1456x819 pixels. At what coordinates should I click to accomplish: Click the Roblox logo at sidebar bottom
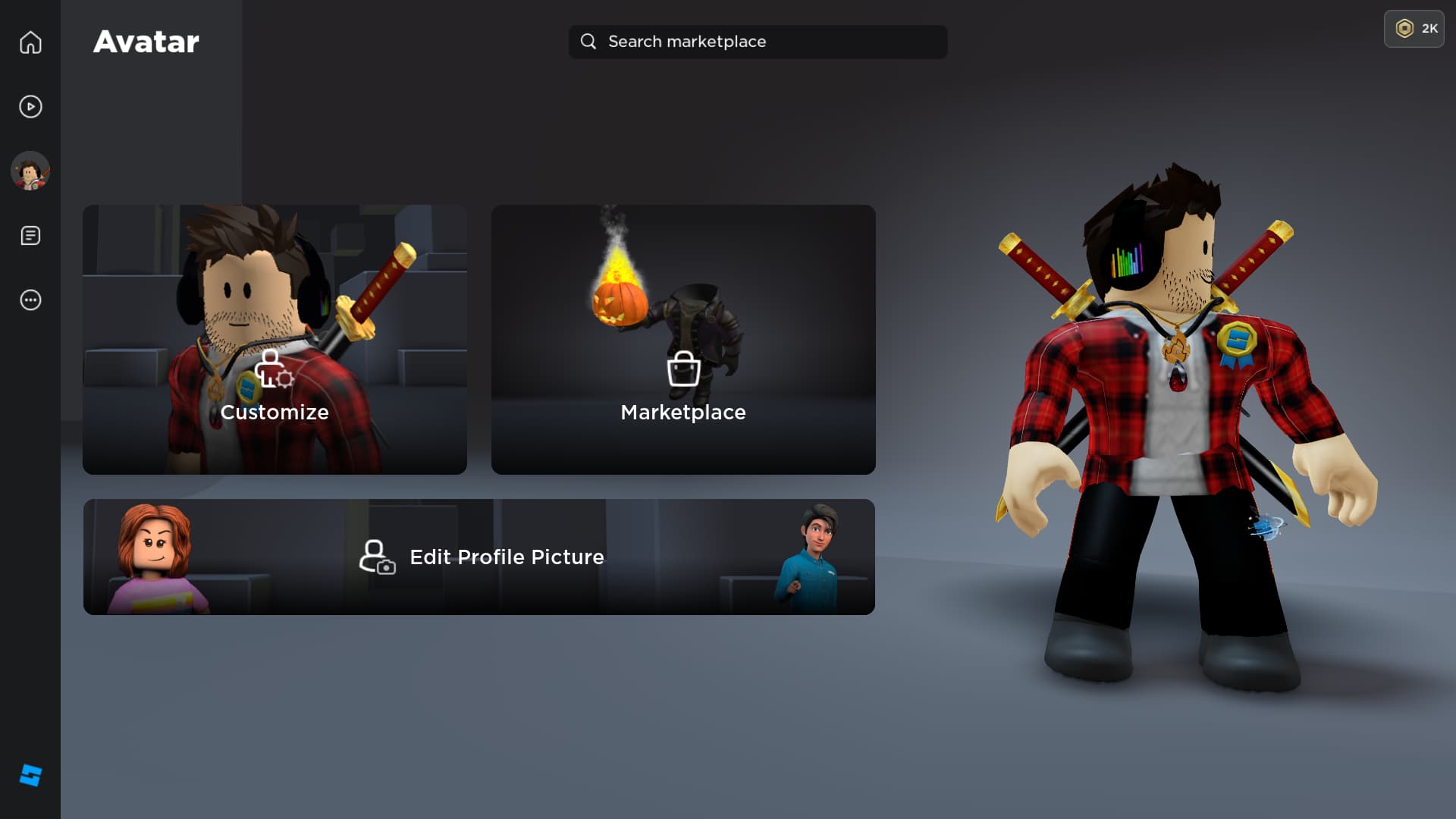(x=30, y=775)
